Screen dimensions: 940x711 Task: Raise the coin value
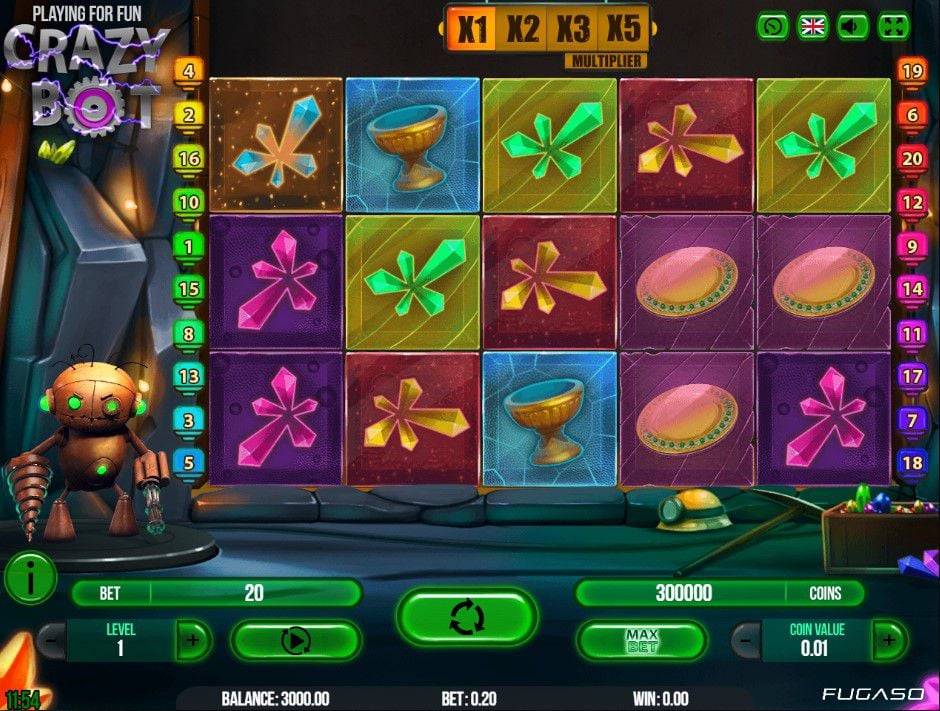pyautogui.click(x=889, y=639)
